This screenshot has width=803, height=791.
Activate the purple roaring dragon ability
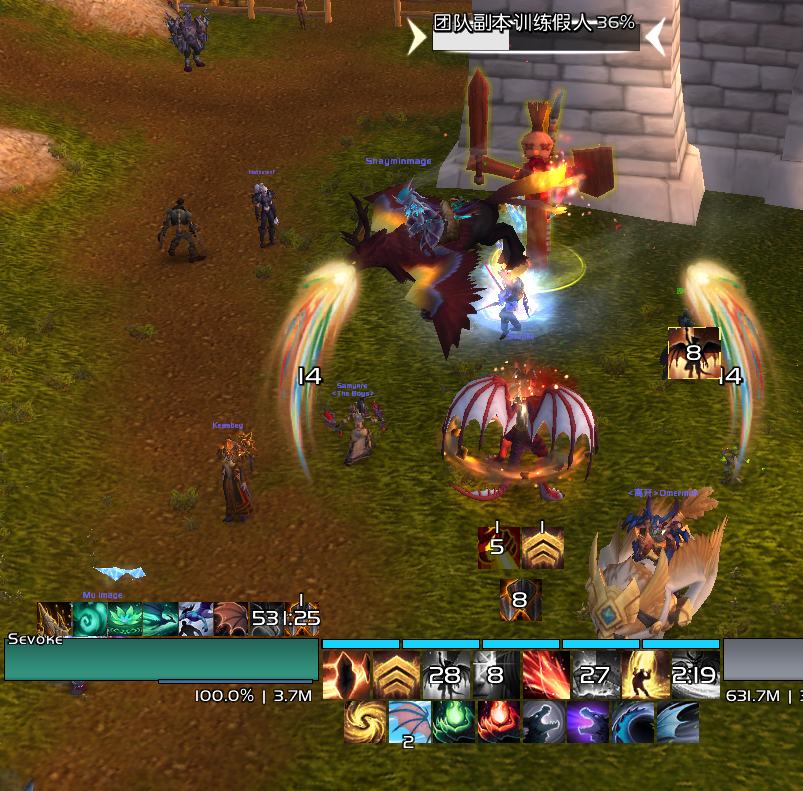(x=588, y=721)
